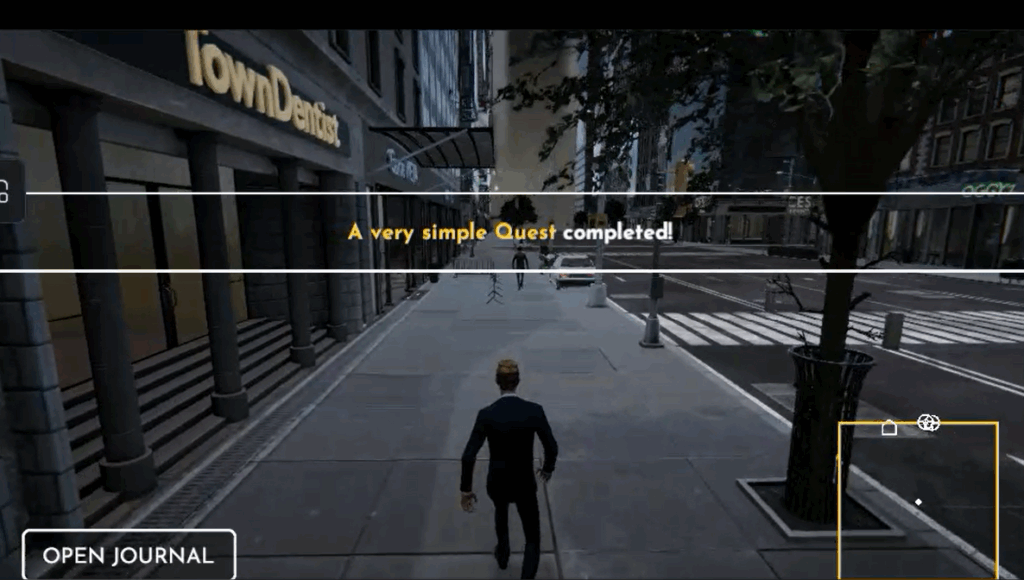
Task: Open the quest journal
Action: click(129, 556)
